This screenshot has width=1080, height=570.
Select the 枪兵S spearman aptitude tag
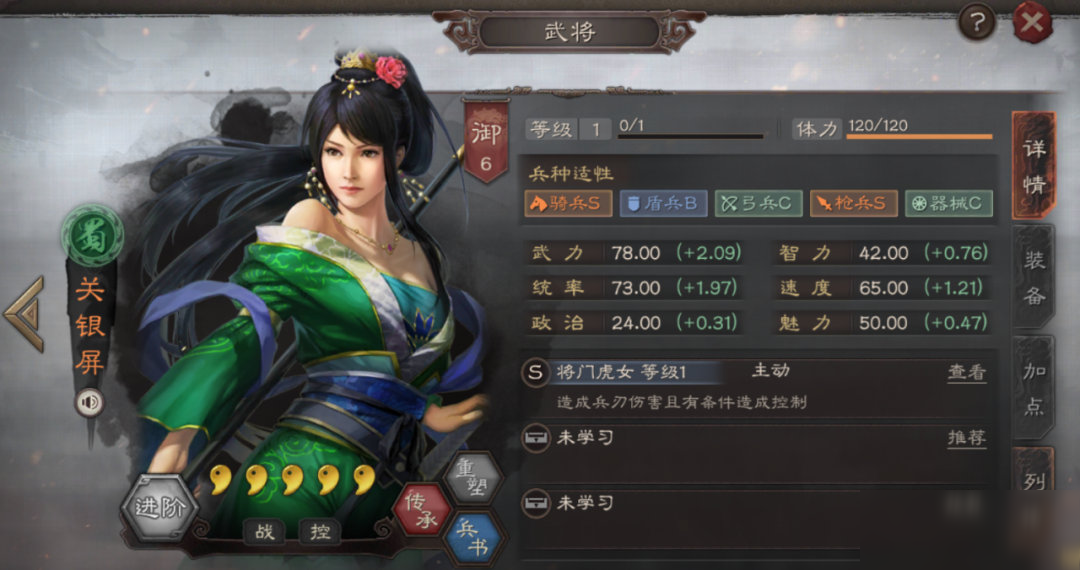coord(852,204)
